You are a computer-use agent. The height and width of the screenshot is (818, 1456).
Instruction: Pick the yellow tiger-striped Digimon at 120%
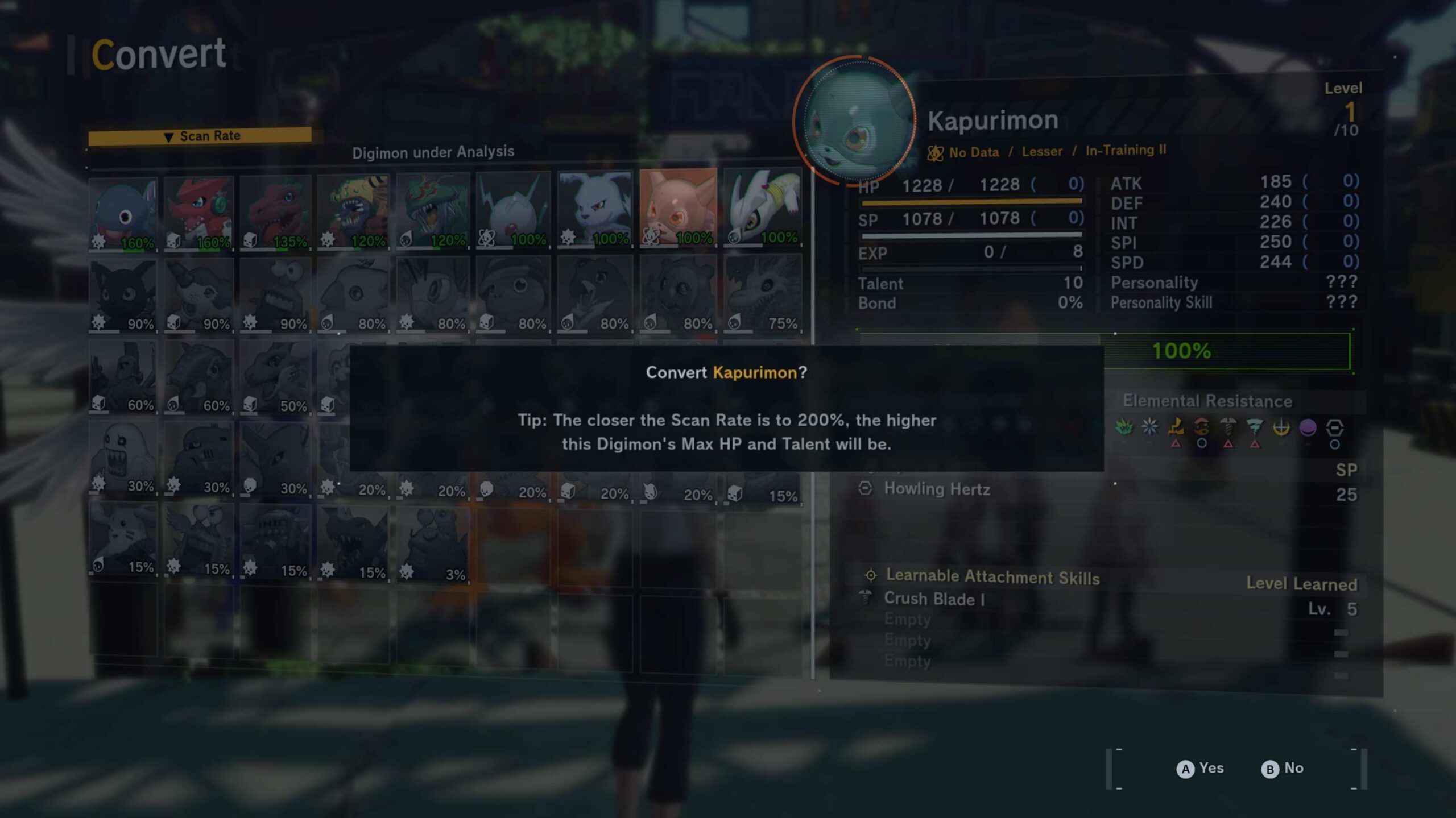coord(353,211)
